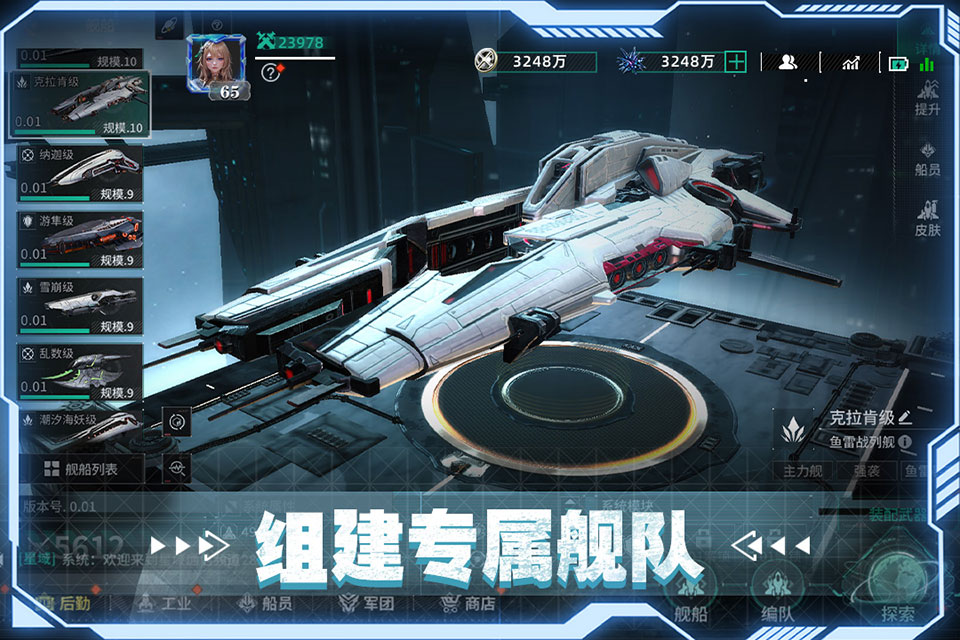Open the 探索 exploration globe button
This screenshot has width=960, height=640.
click(897, 592)
